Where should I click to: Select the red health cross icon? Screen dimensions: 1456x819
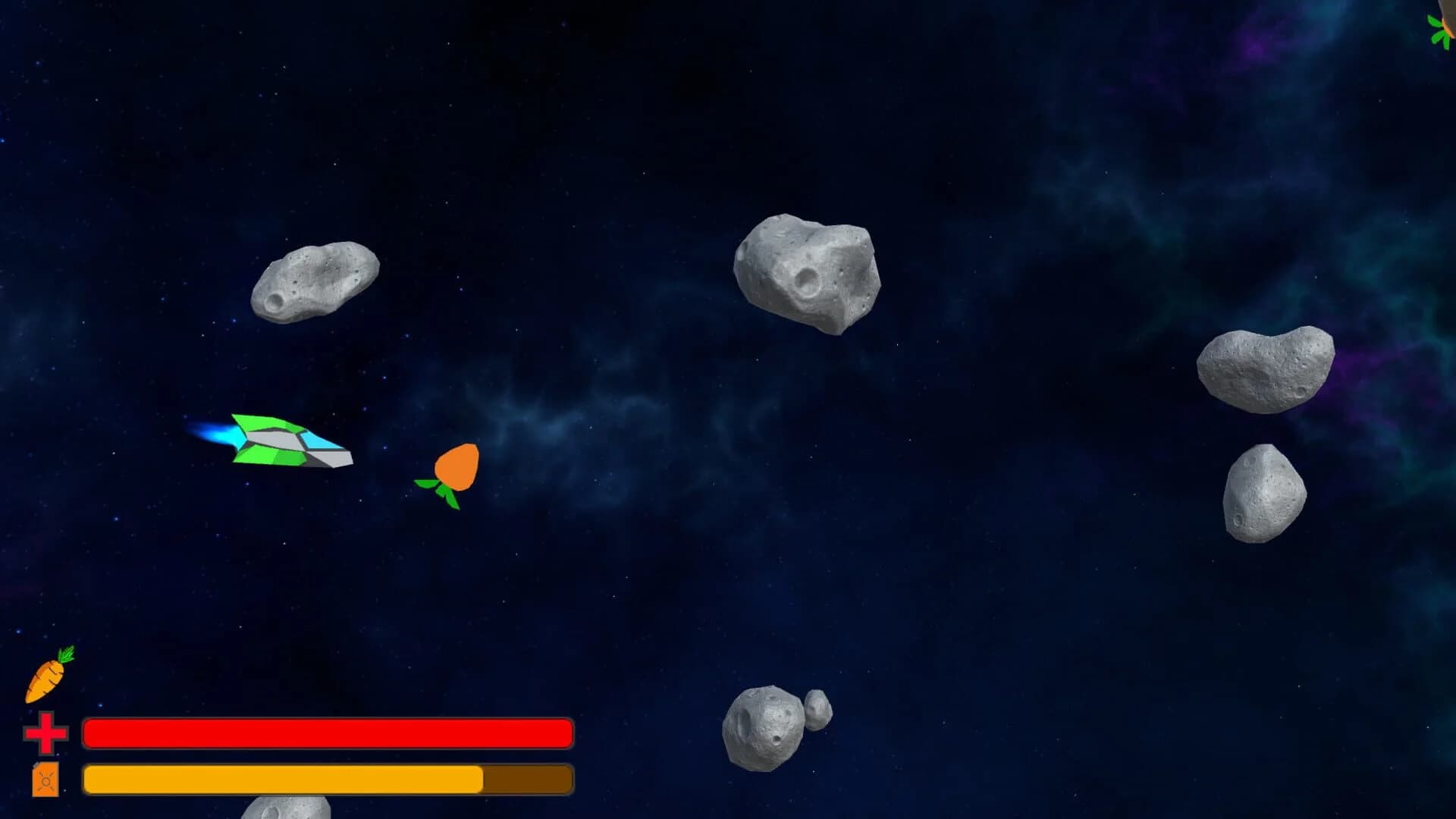pyautogui.click(x=45, y=733)
